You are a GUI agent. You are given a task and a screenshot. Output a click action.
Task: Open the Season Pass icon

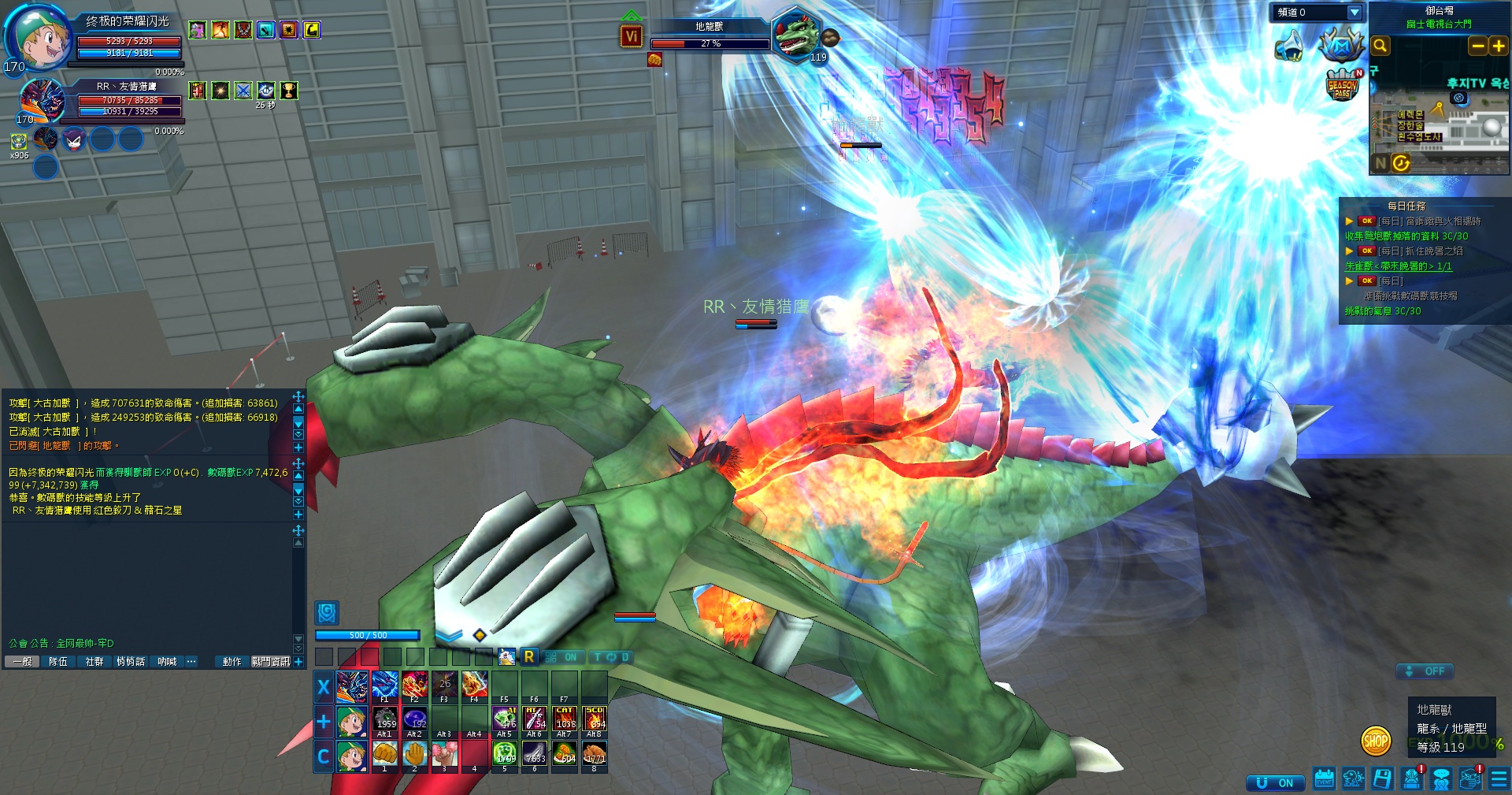click(x=1342, y=85)
